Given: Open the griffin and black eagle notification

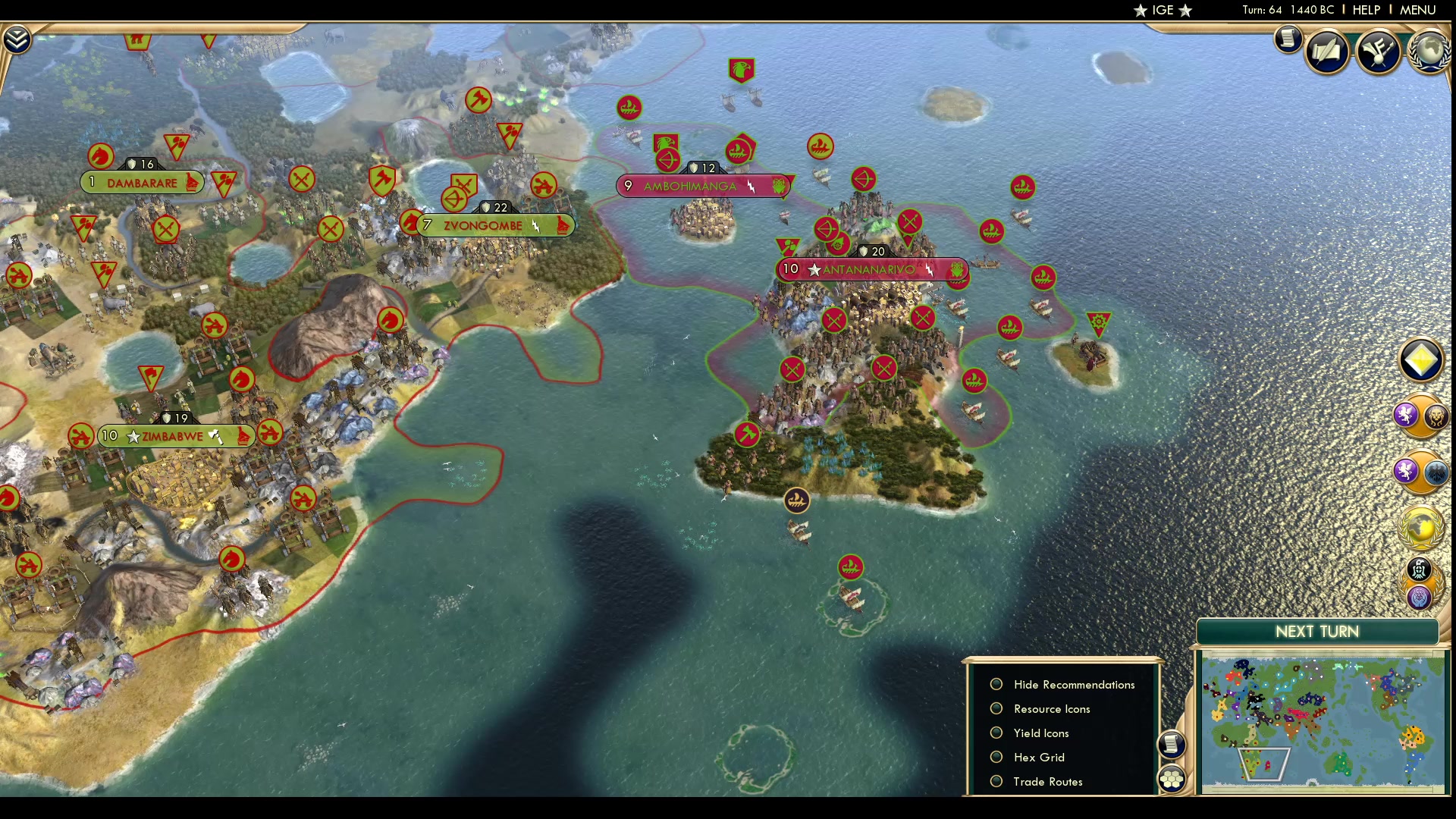Looking at the screenshot, I should pos(1420,472).
